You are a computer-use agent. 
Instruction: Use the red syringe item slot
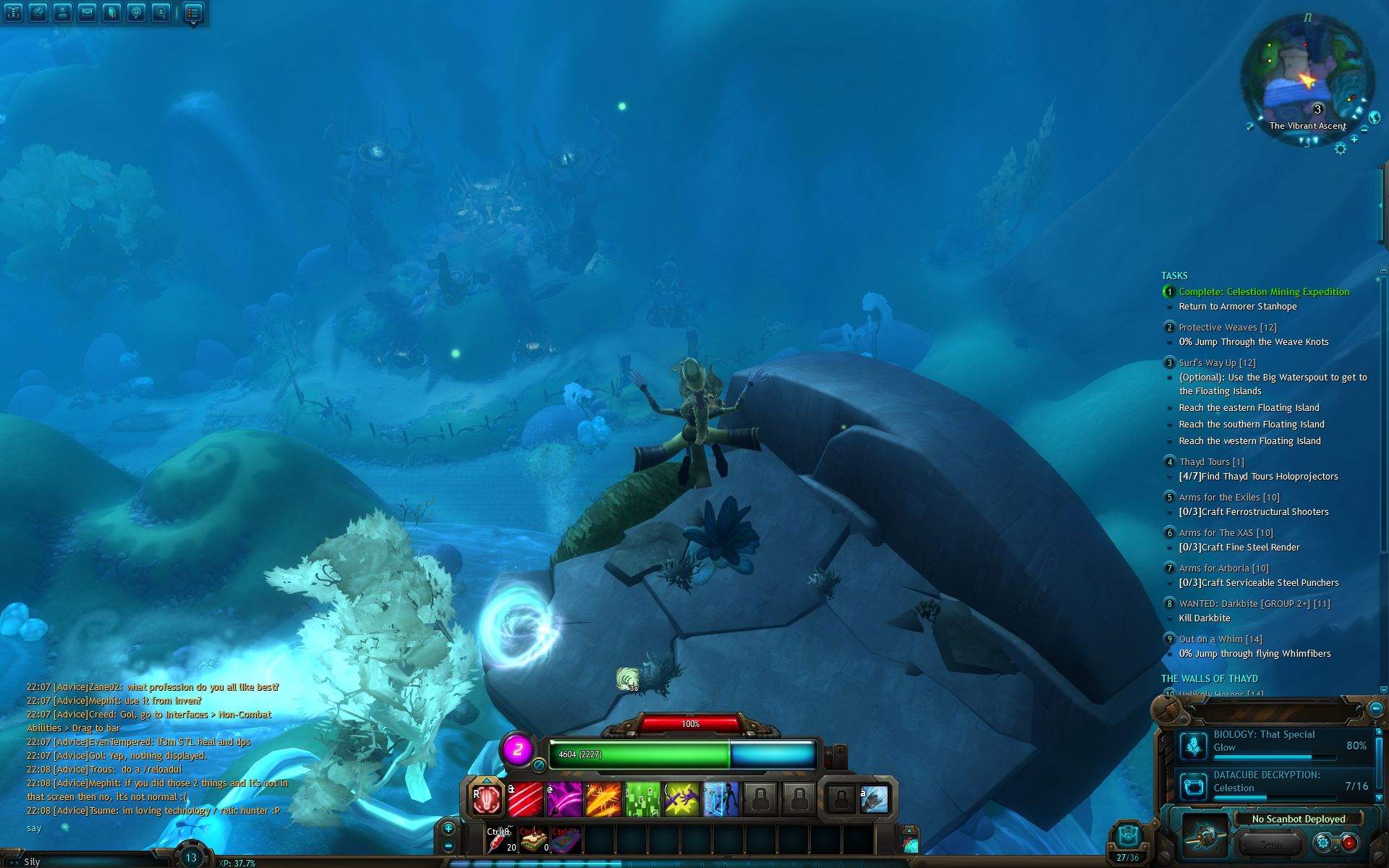[x=501, y=839]
